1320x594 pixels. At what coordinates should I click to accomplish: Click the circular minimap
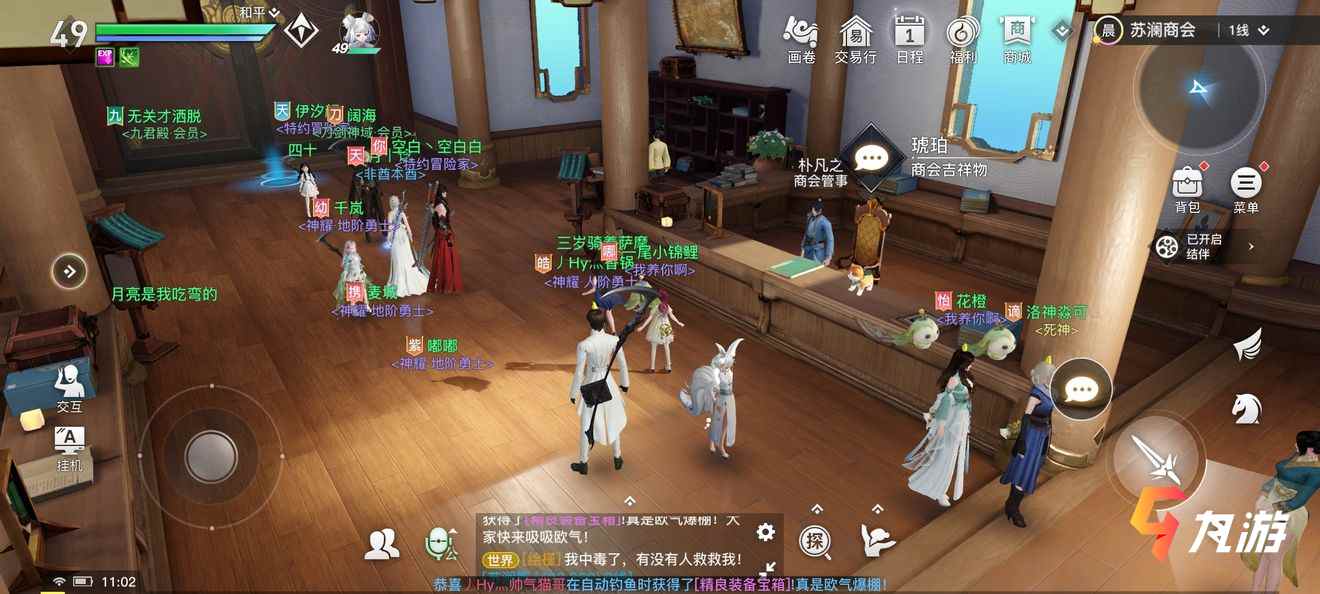(x=1200, y=90)
